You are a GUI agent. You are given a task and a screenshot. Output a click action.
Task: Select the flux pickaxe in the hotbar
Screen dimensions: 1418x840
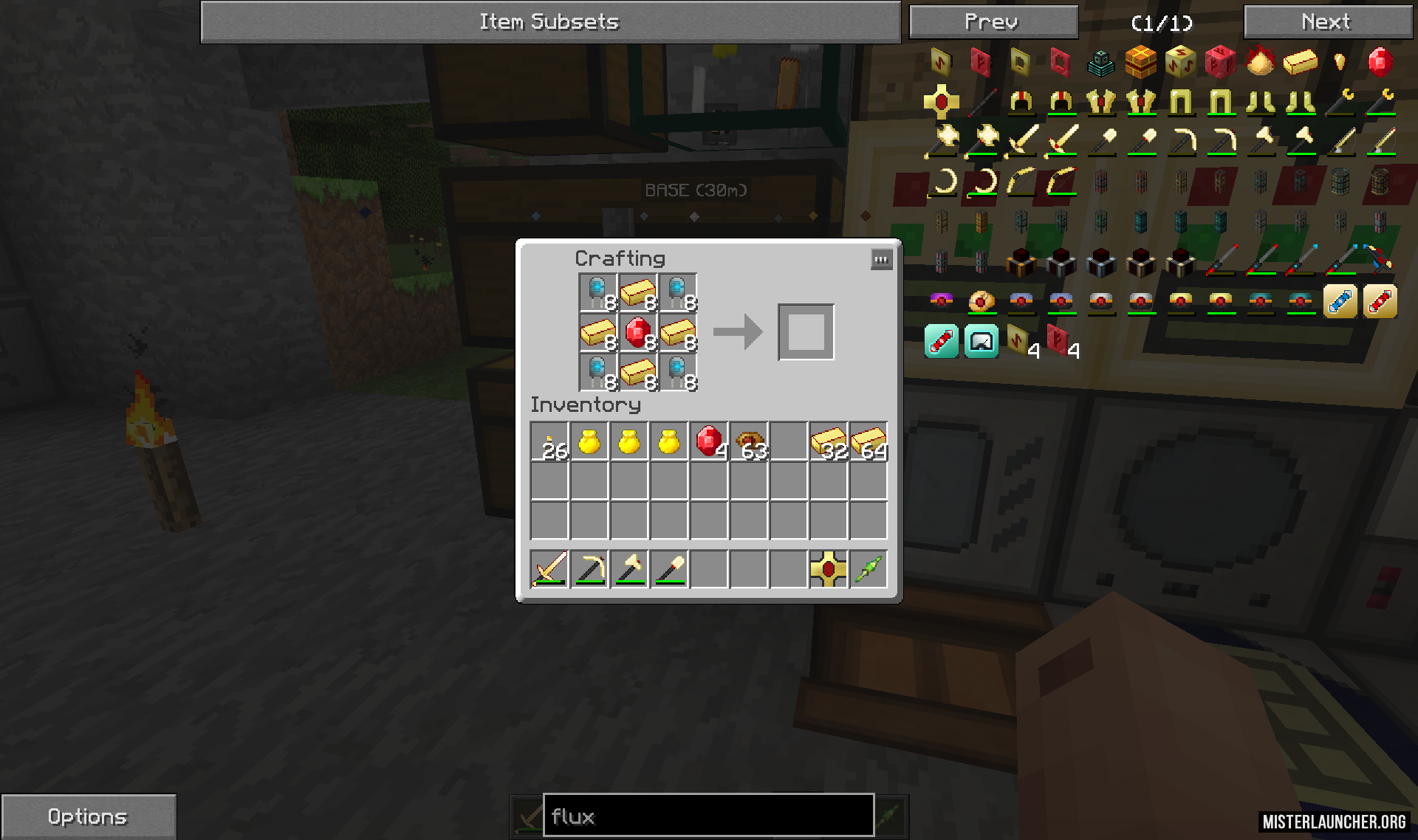[589, 568]
